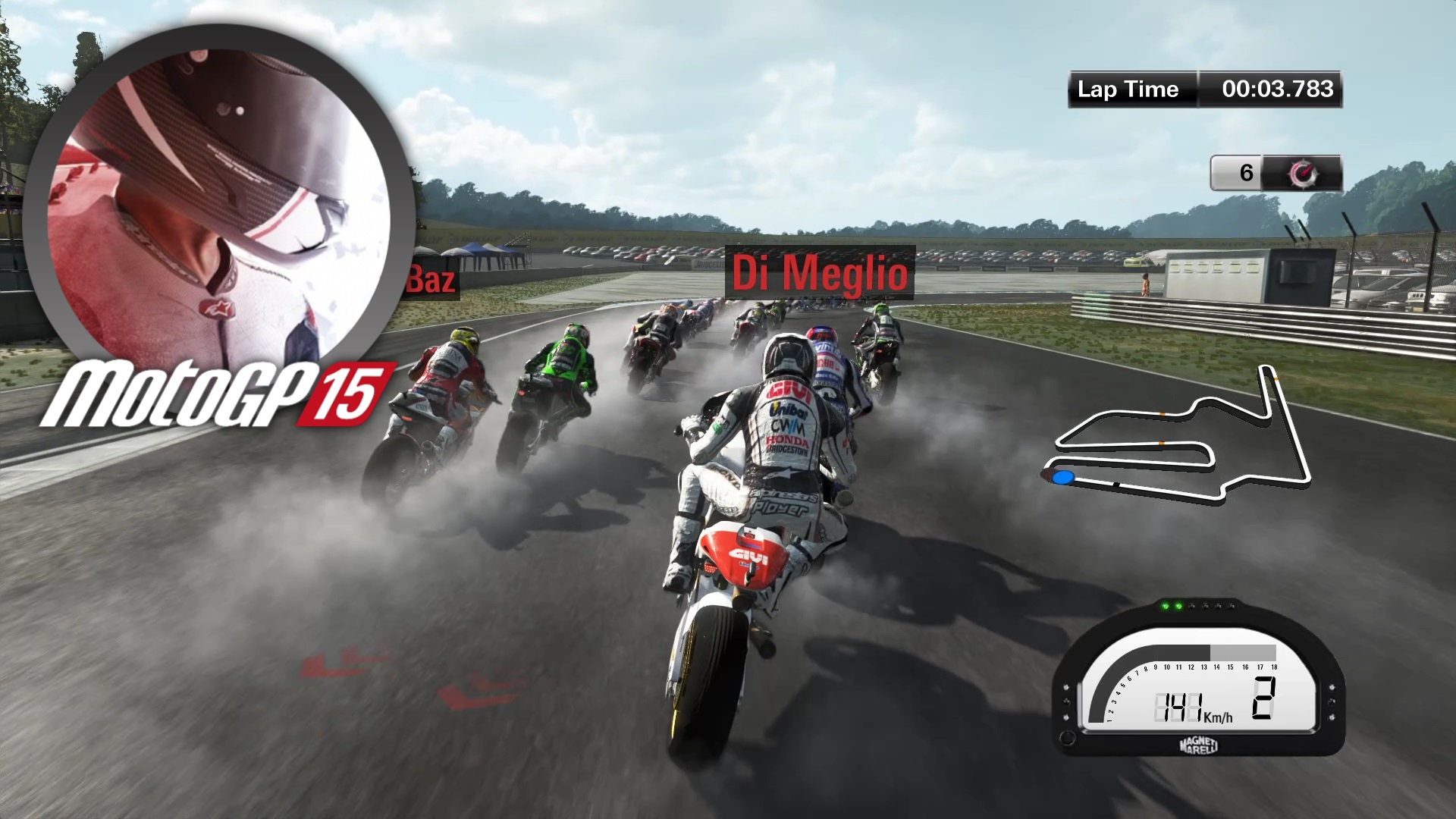This screenshot has height=819, width=1456.
Task: Toggle a warning indicator dot atop the dashboard
Action: (1206, 606)
